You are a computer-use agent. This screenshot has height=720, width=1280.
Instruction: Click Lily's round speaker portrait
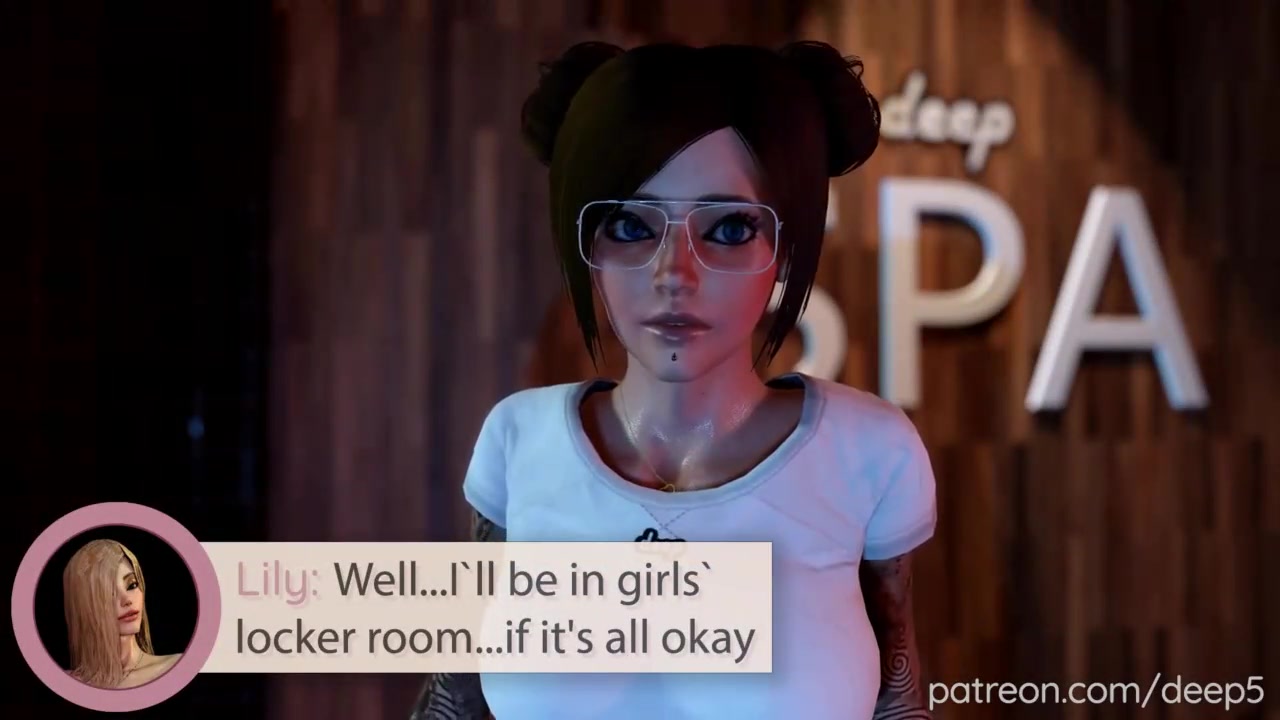tap(114, 607)
